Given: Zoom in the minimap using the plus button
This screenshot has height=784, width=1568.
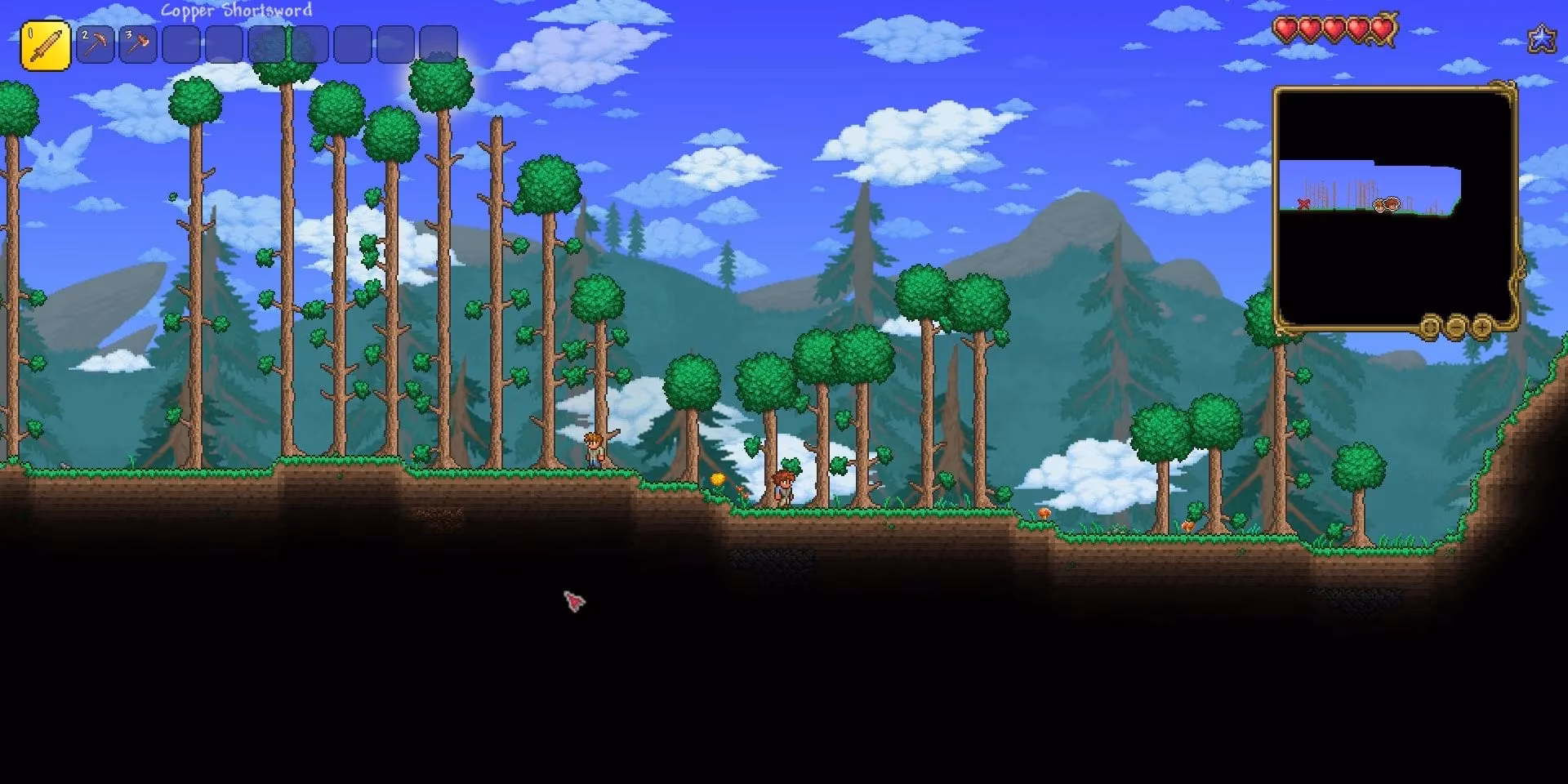Looking at the screenshot, I should 1481,327.
